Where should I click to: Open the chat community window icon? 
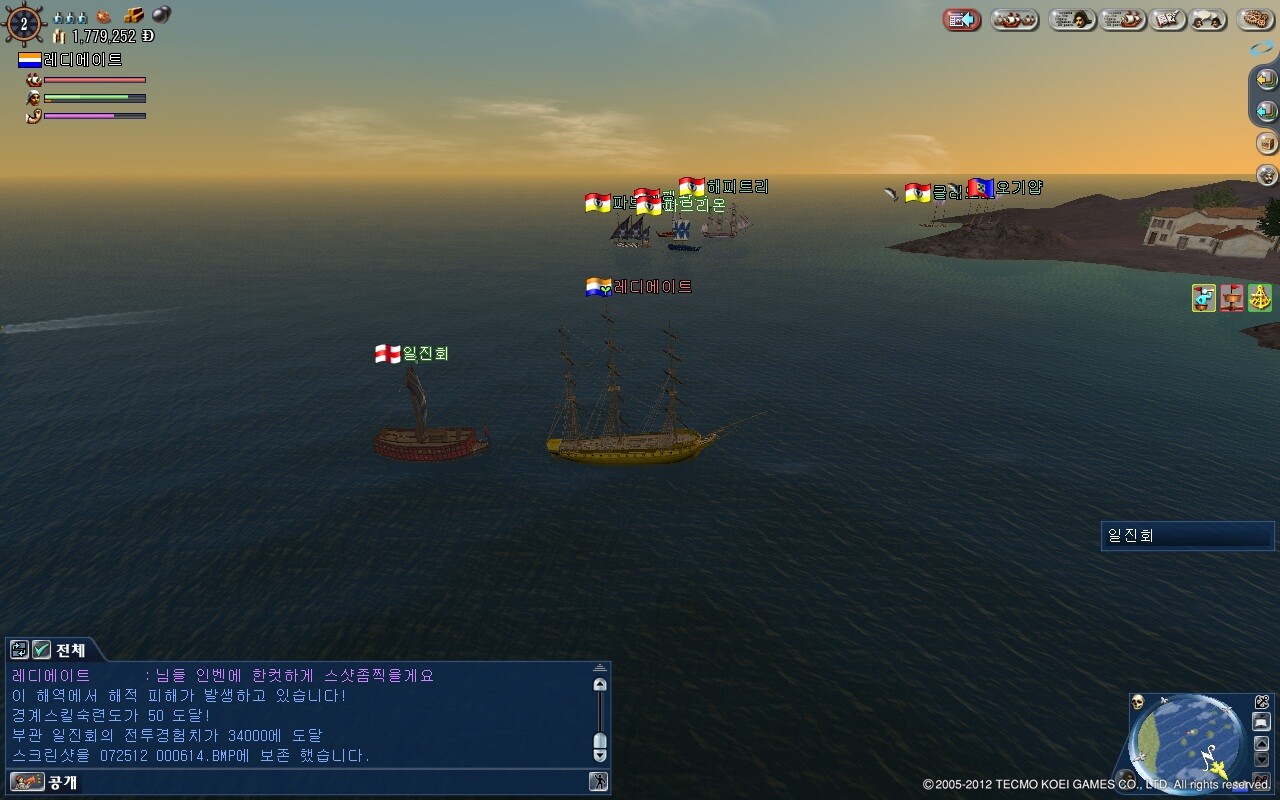(1208, 20)
